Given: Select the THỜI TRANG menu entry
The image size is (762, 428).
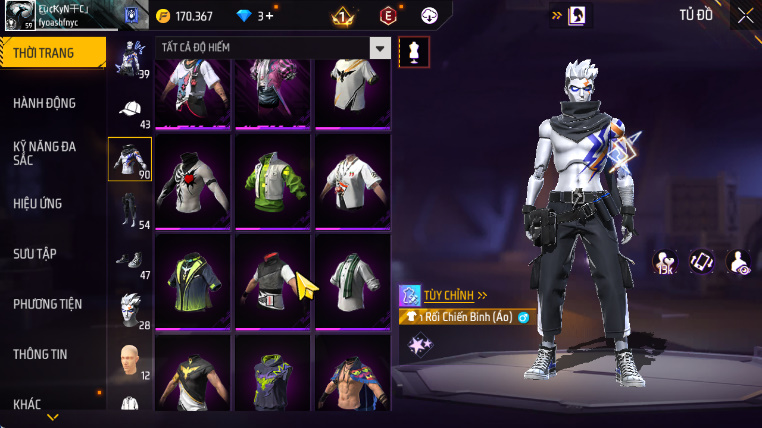Looking at the screenshot, I should click(52, 53).
